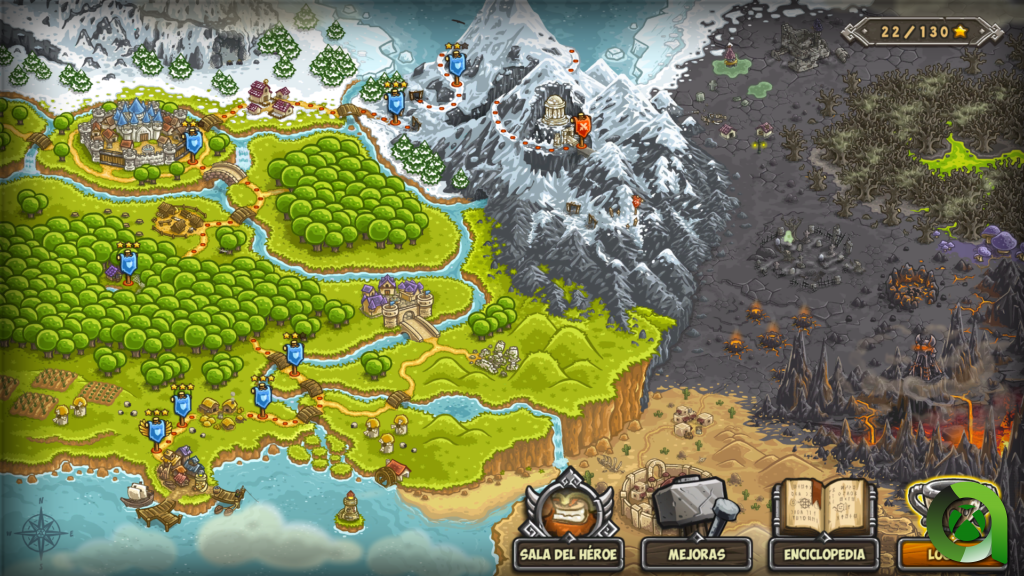This screenshot has width=1024, height=576.
Task: Select the blue flag level on the snowy peak
Action: tap(457, 64)
